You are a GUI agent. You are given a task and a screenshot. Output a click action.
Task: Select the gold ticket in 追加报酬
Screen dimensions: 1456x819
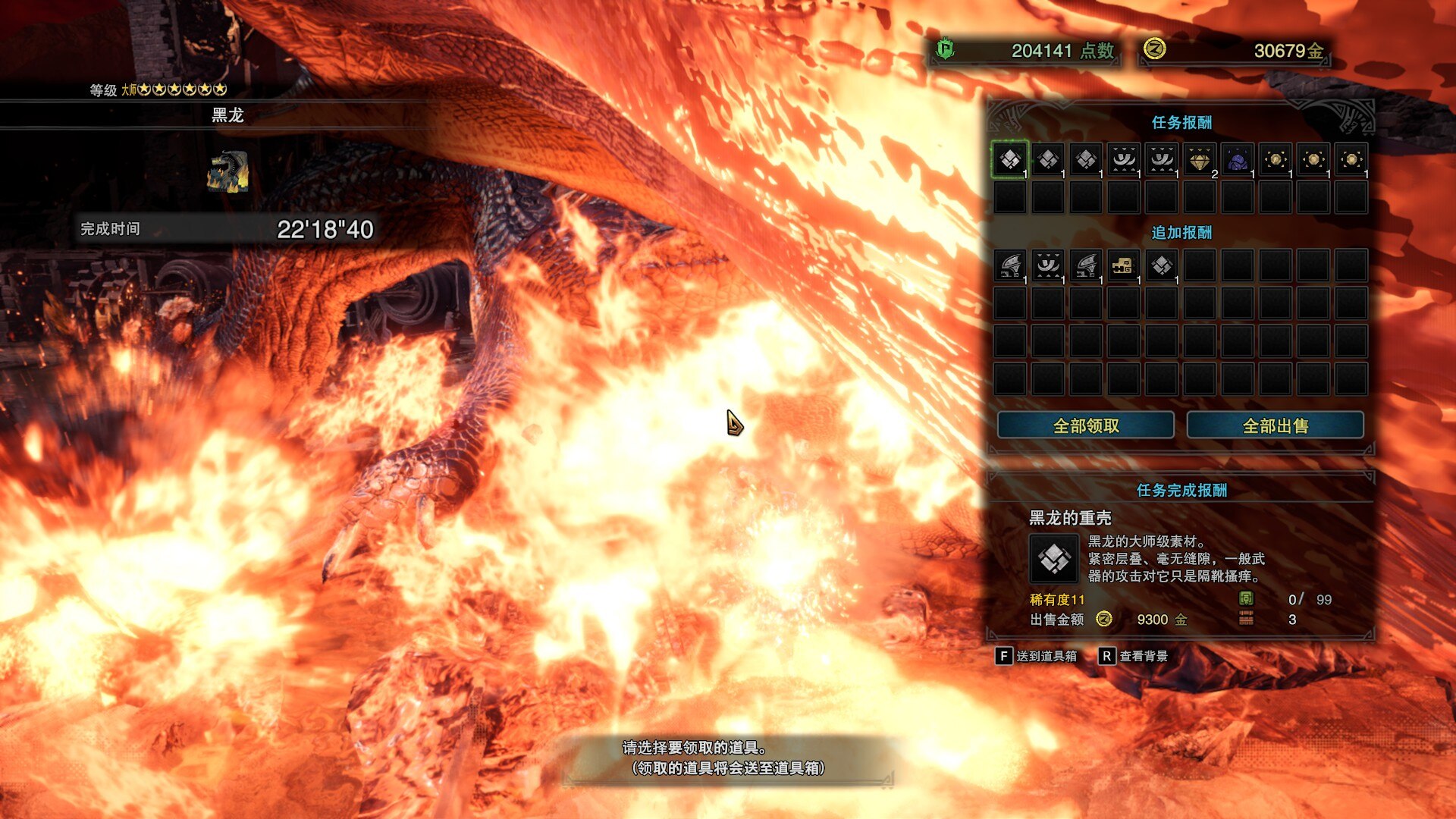click(1123, 265)
